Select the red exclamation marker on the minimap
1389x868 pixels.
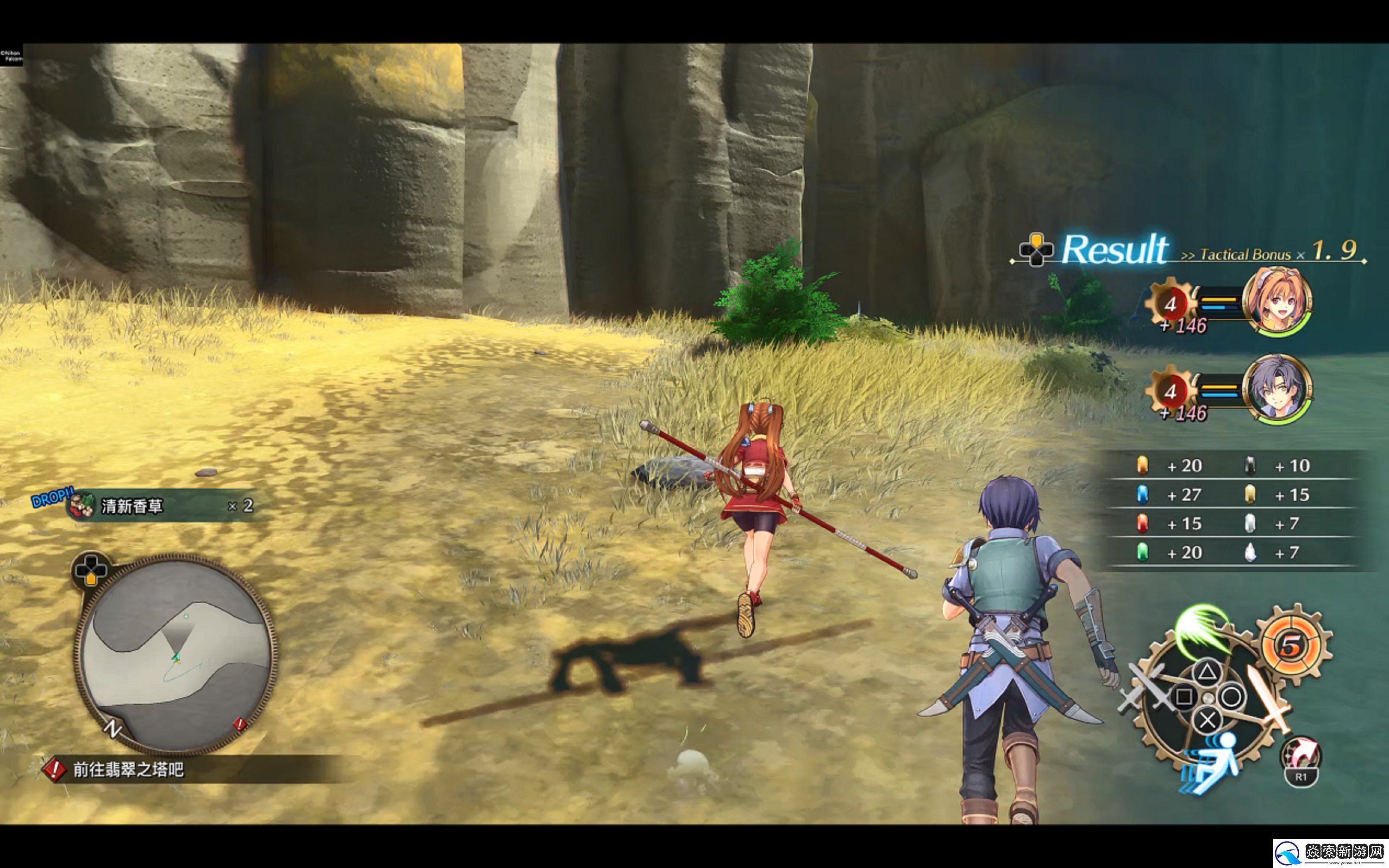pyautogui.click(x=239, y=724)
